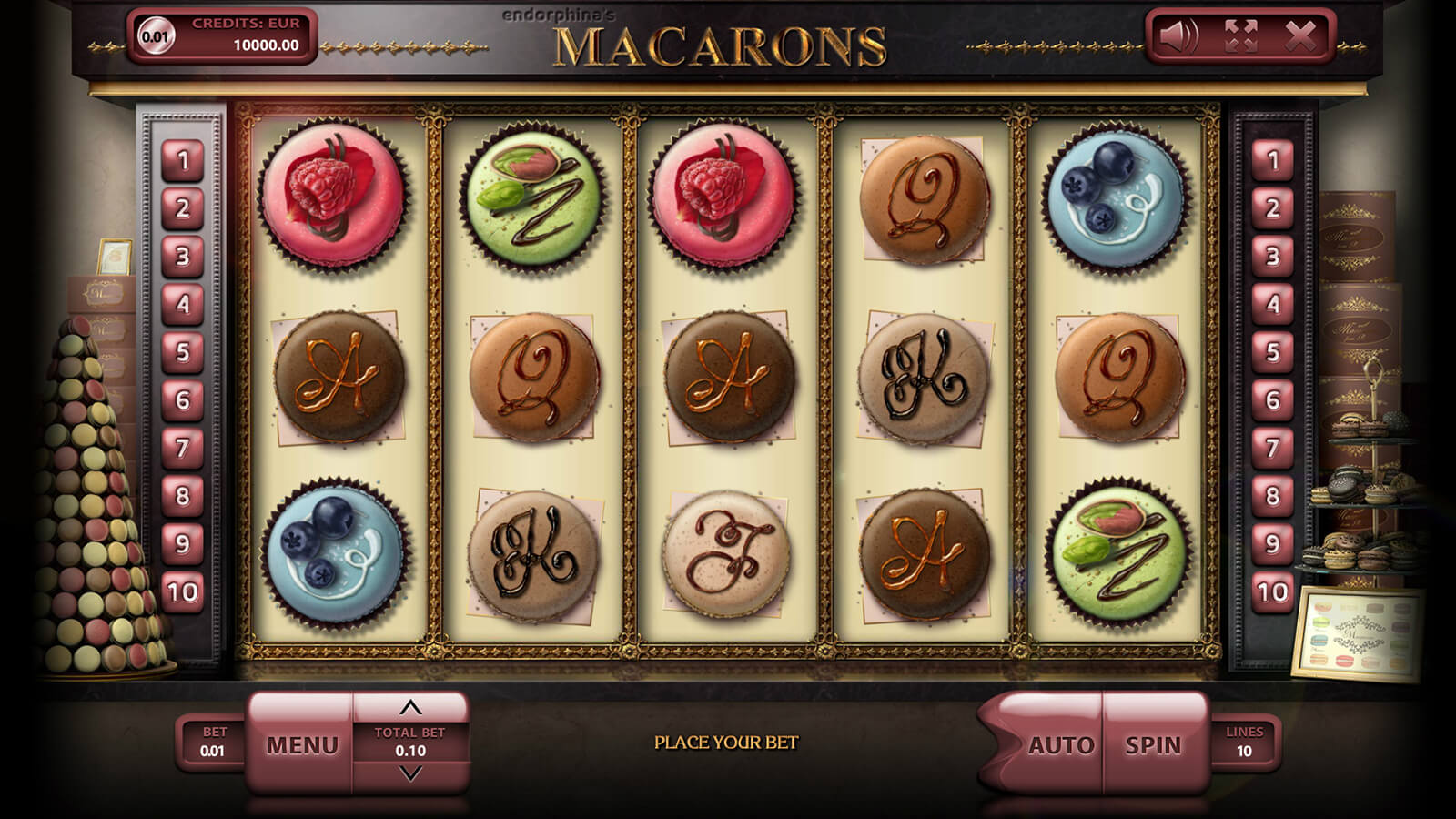Close the game with the X button
Screen dimensions: 1456x819
tap(1300, 36)
